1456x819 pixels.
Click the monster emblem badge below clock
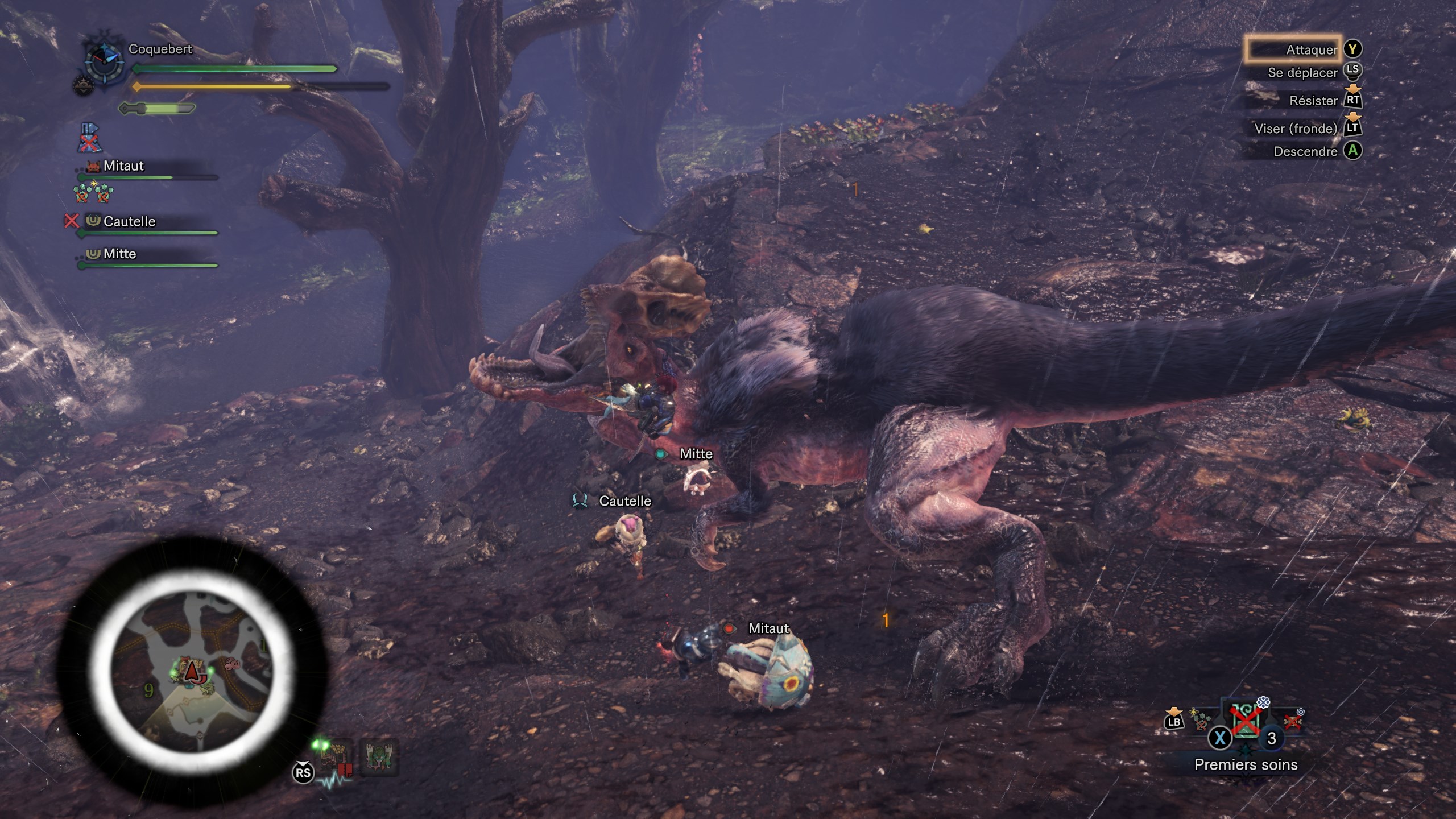82,85
